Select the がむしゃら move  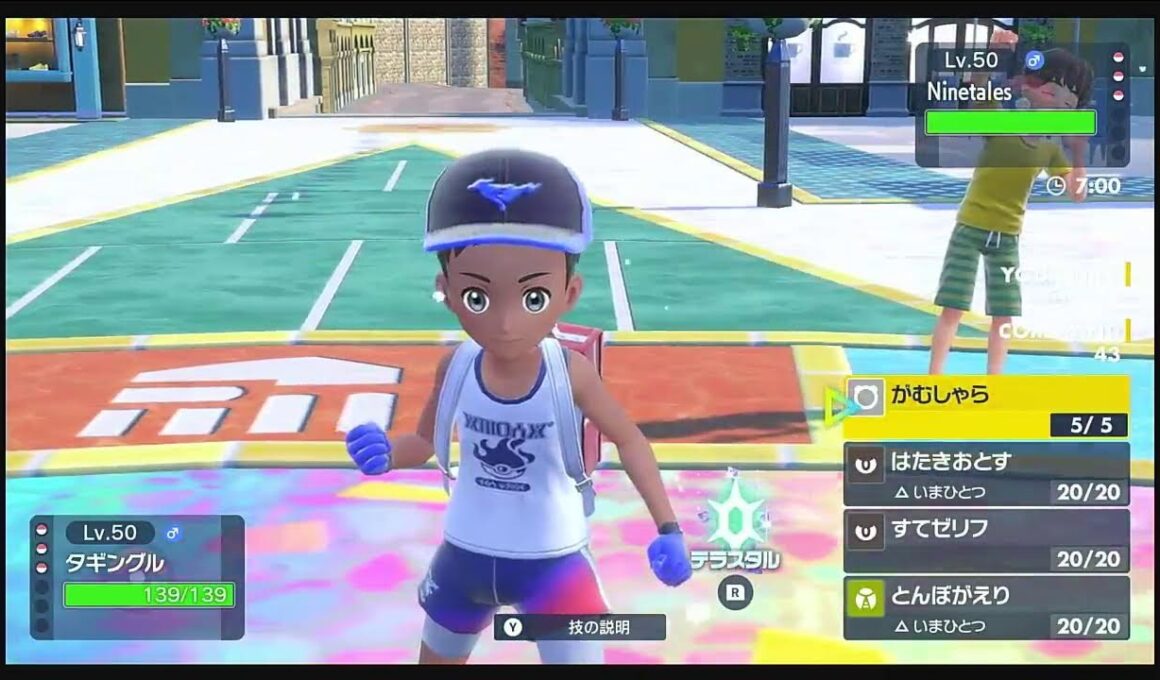pyautogui.click(x=986, y=406)
